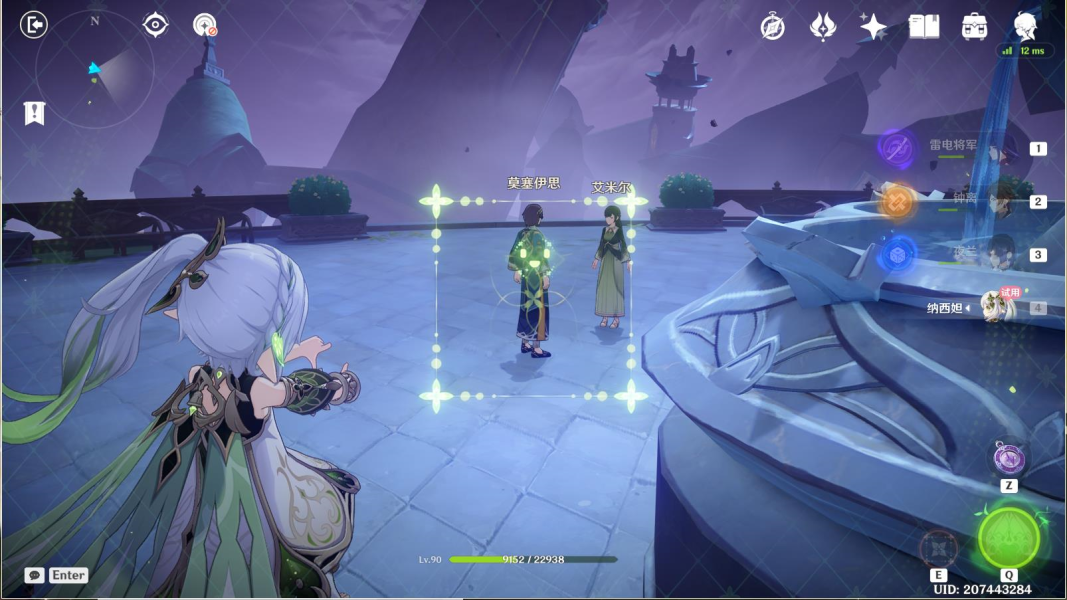Image resolution: width=1067 pixels, height=600 pixels.
Task: Open the compass icon in the top bar
Action: pos(772,27)
